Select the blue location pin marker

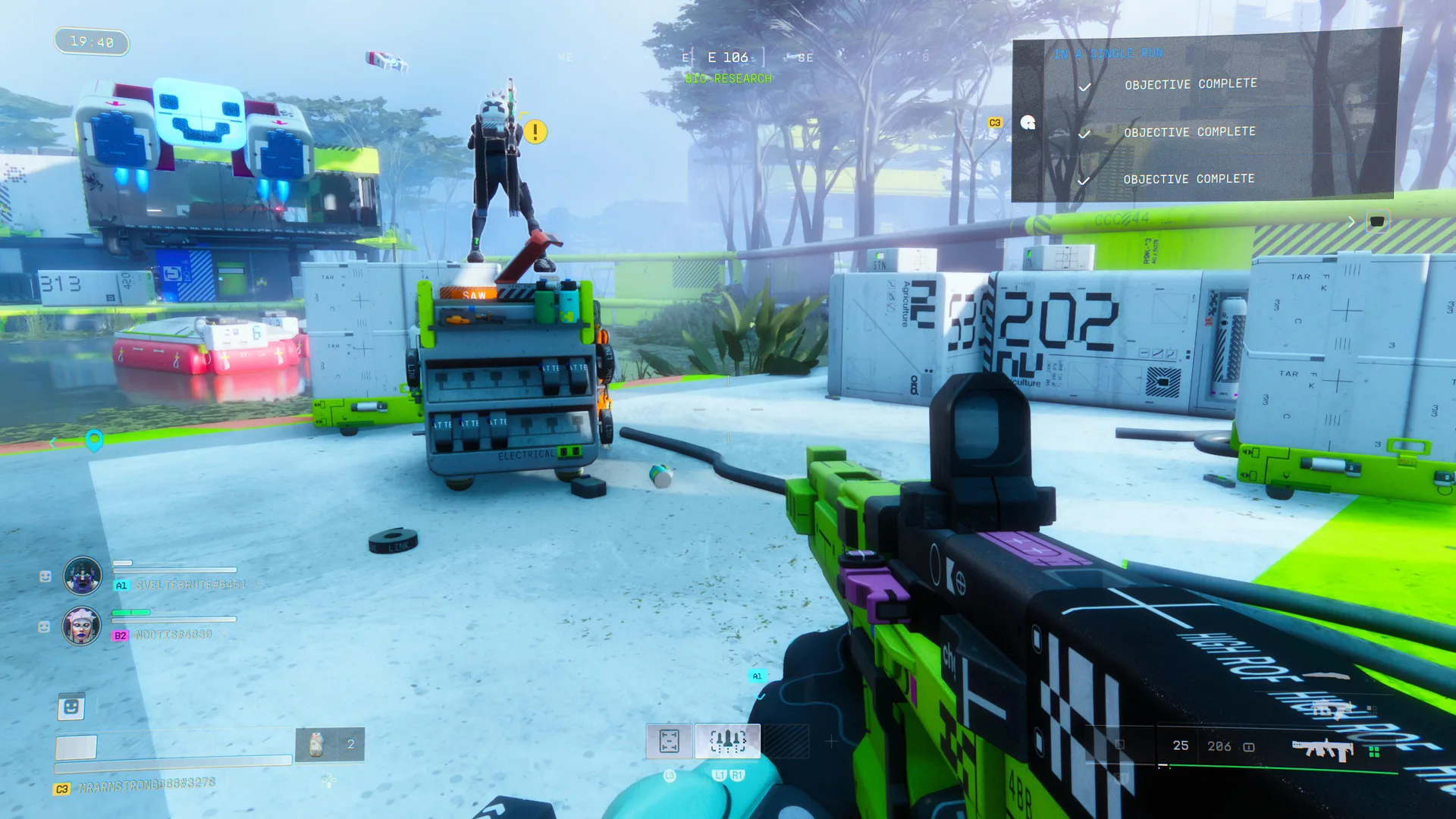(x=94, y=440)
